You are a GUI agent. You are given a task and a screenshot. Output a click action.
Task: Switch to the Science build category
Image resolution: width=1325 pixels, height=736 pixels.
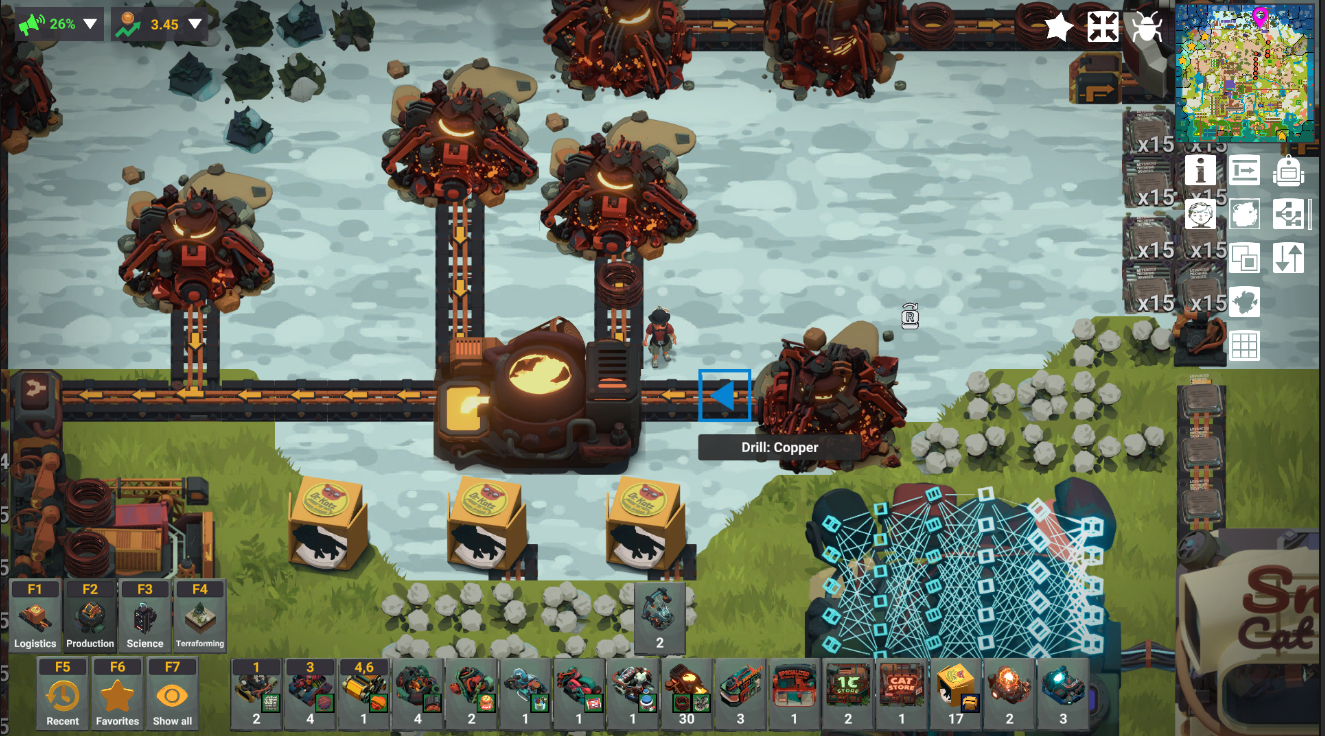145,616
